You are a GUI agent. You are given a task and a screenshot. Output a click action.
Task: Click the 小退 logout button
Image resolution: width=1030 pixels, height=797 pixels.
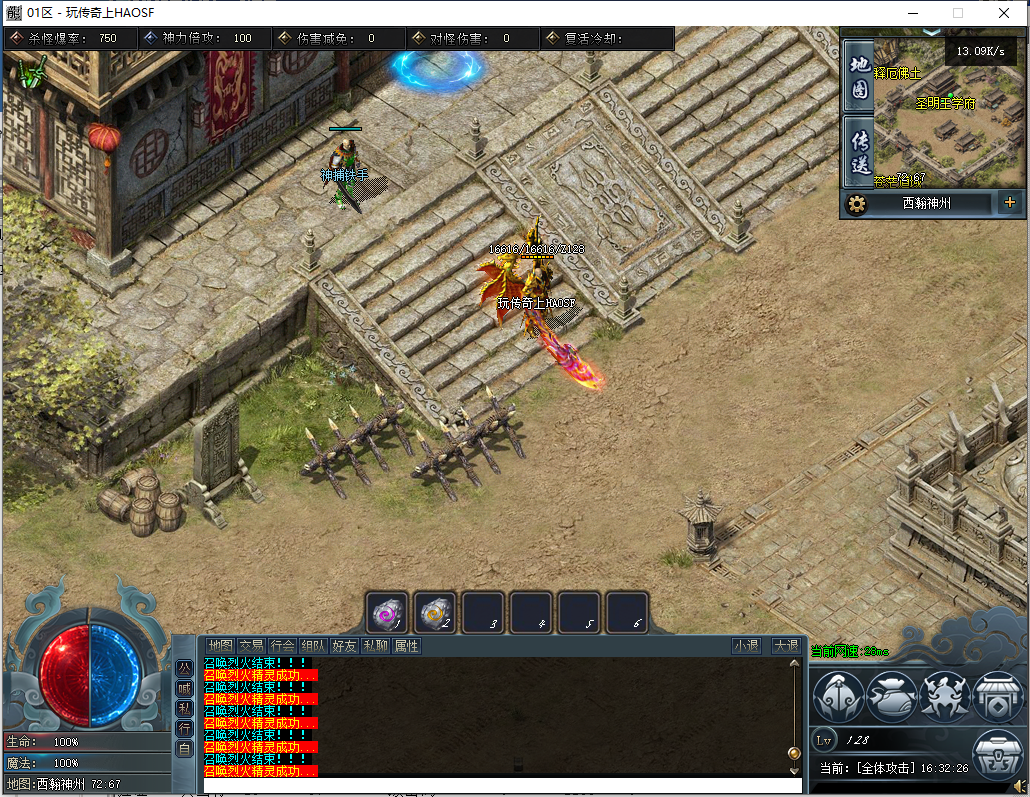(746, 646)
